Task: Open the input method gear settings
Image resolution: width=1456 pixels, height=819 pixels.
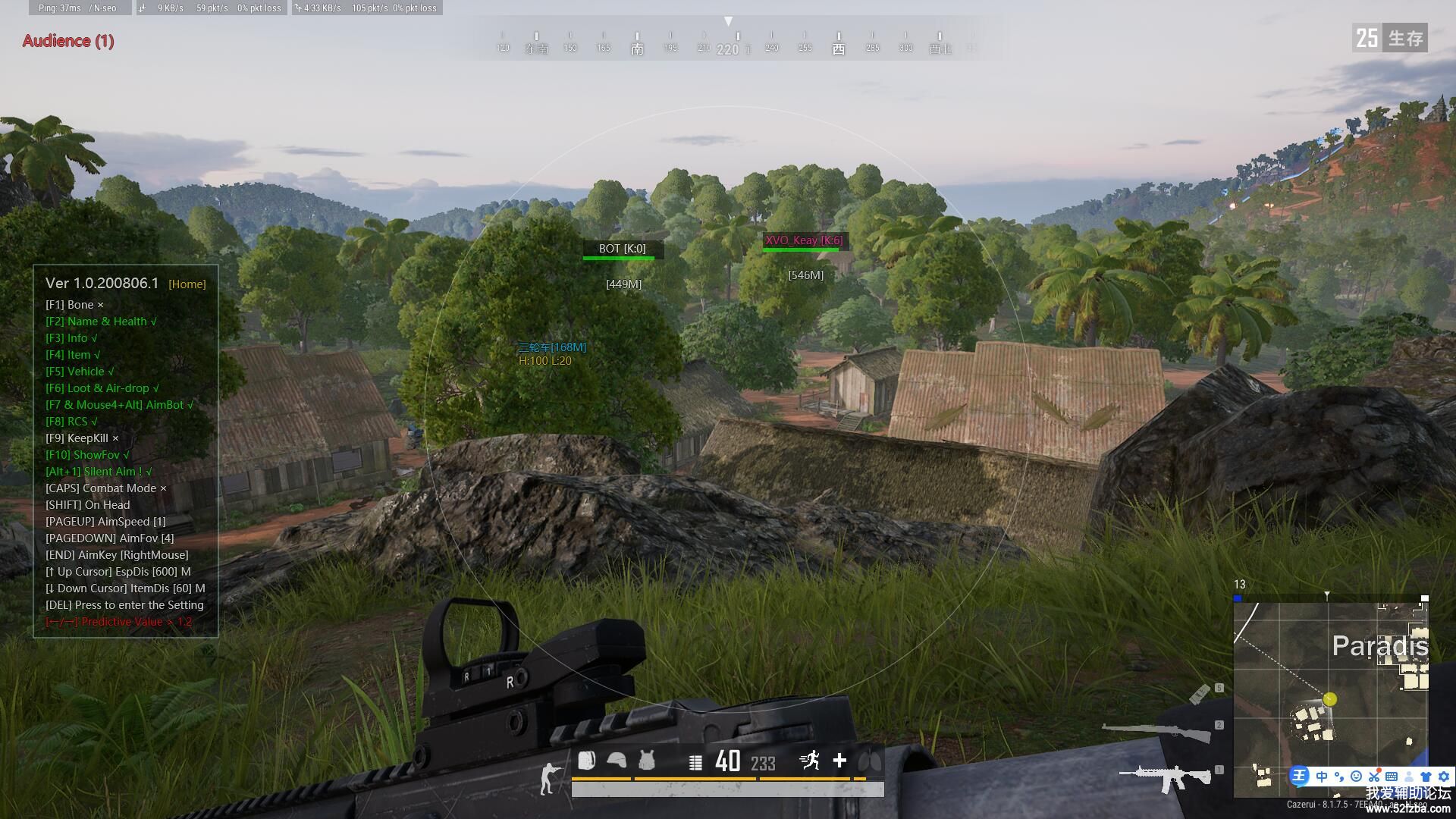Action: [x=1444, y=777]
